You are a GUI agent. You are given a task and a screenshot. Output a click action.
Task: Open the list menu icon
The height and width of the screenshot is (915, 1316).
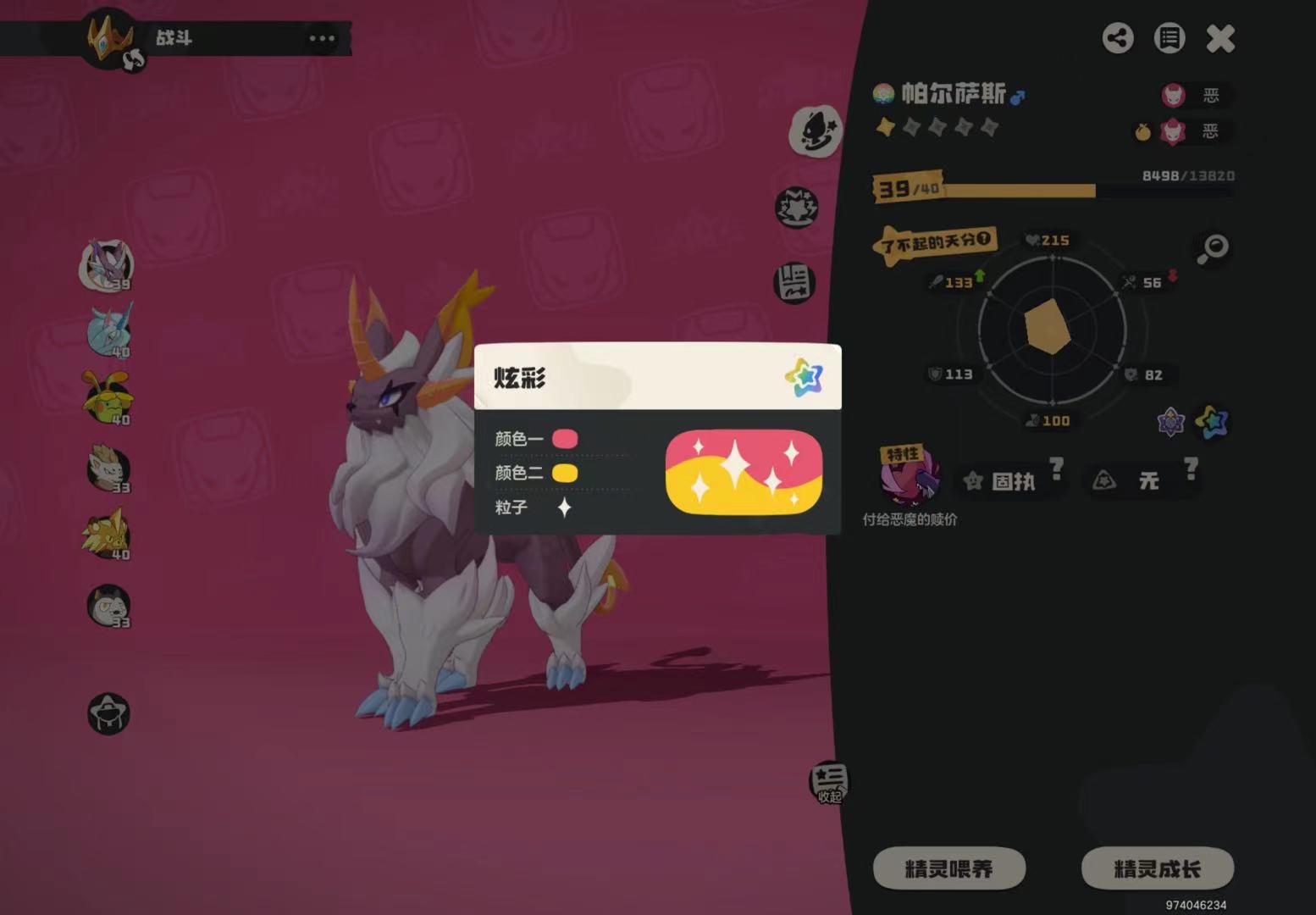pyautogui.click(x=1169, y=38)
